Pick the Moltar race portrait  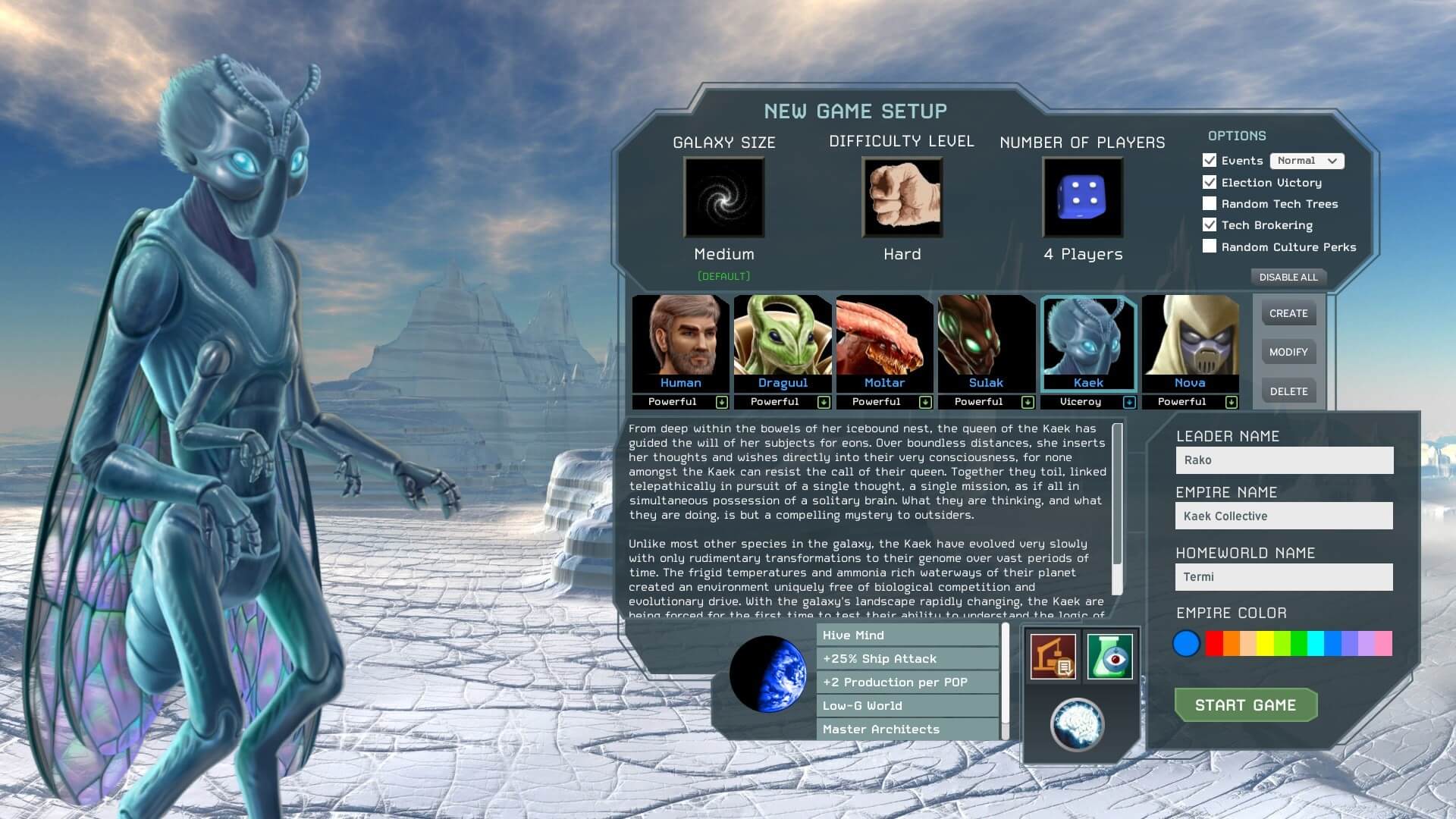click(883, 341)
